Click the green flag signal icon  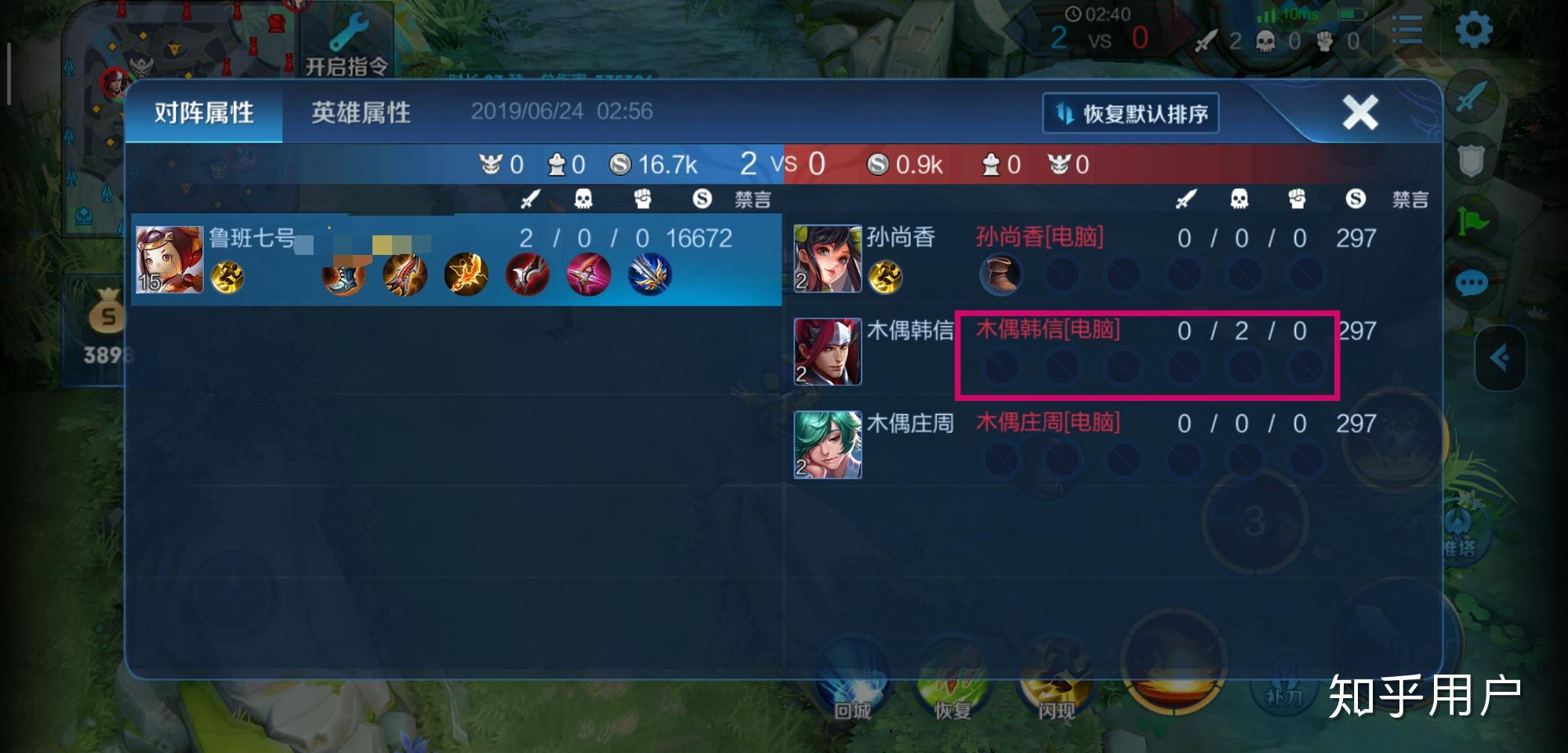pos(1472,221)
